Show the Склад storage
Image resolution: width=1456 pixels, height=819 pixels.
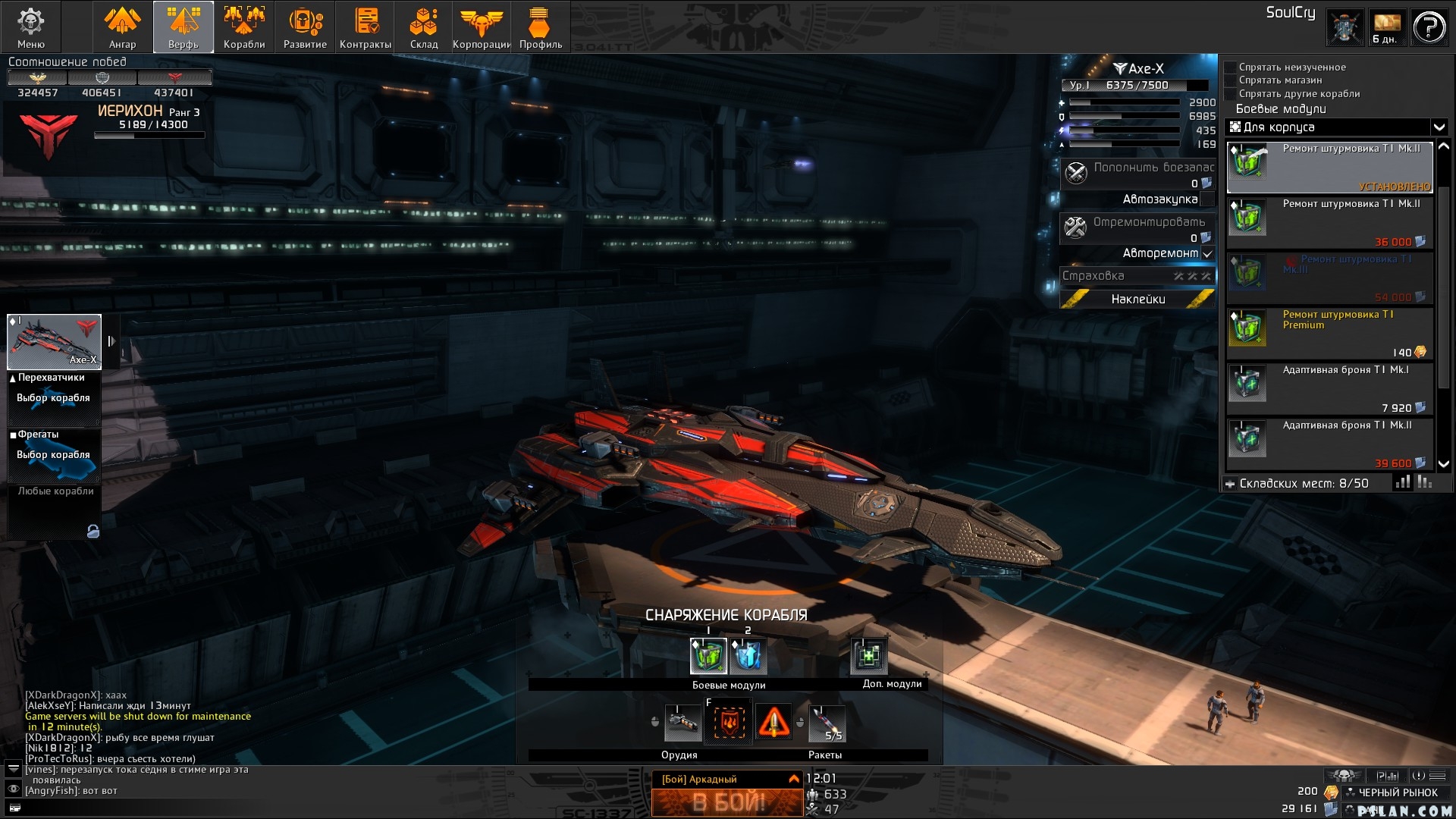[424, 27]
